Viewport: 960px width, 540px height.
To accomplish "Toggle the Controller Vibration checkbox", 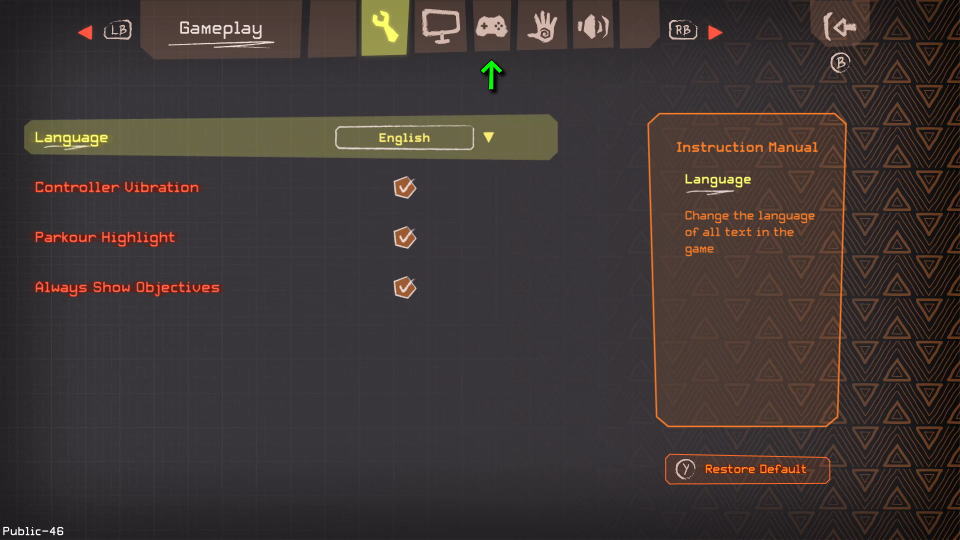I will tap(404, 187).
